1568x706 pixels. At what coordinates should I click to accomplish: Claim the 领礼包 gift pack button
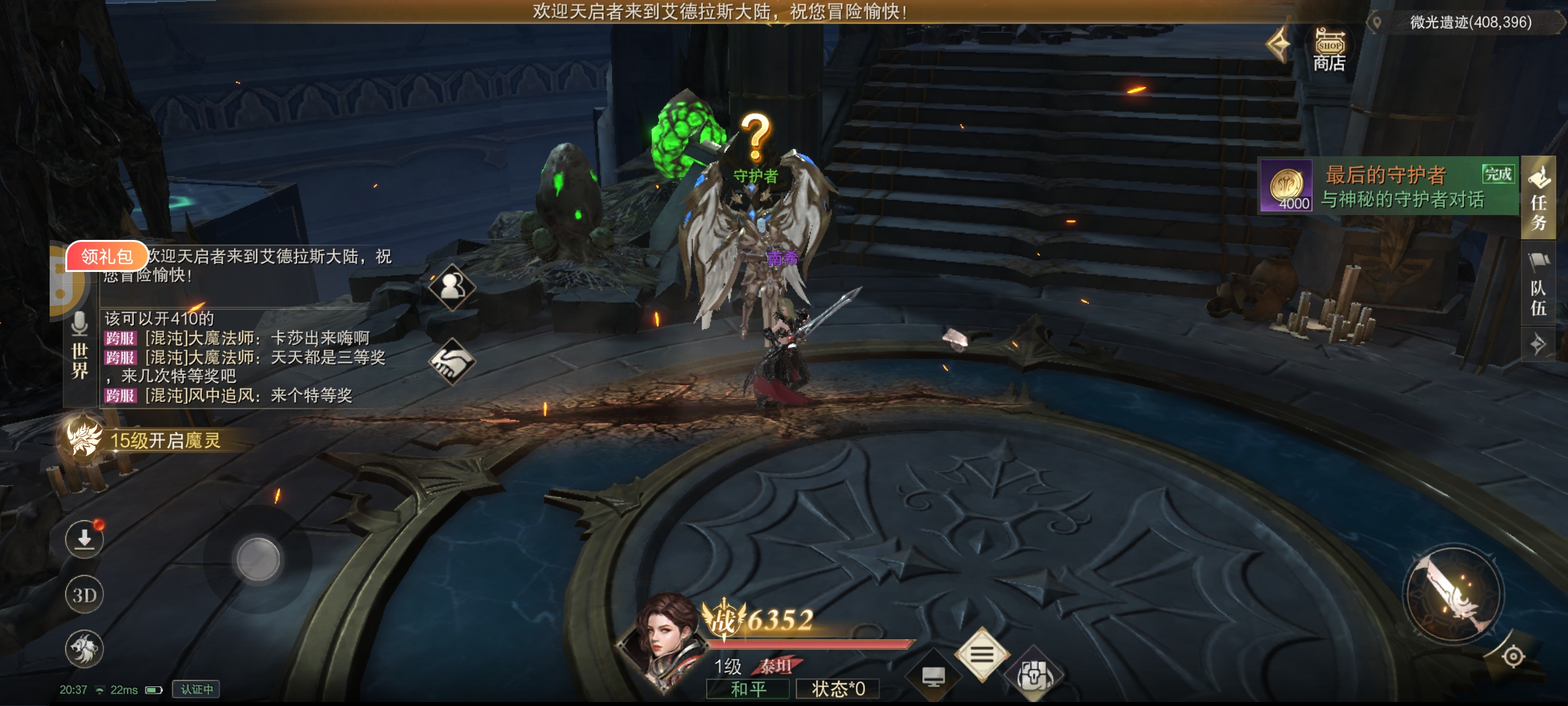pyautogui.click(x=106, y=256)
